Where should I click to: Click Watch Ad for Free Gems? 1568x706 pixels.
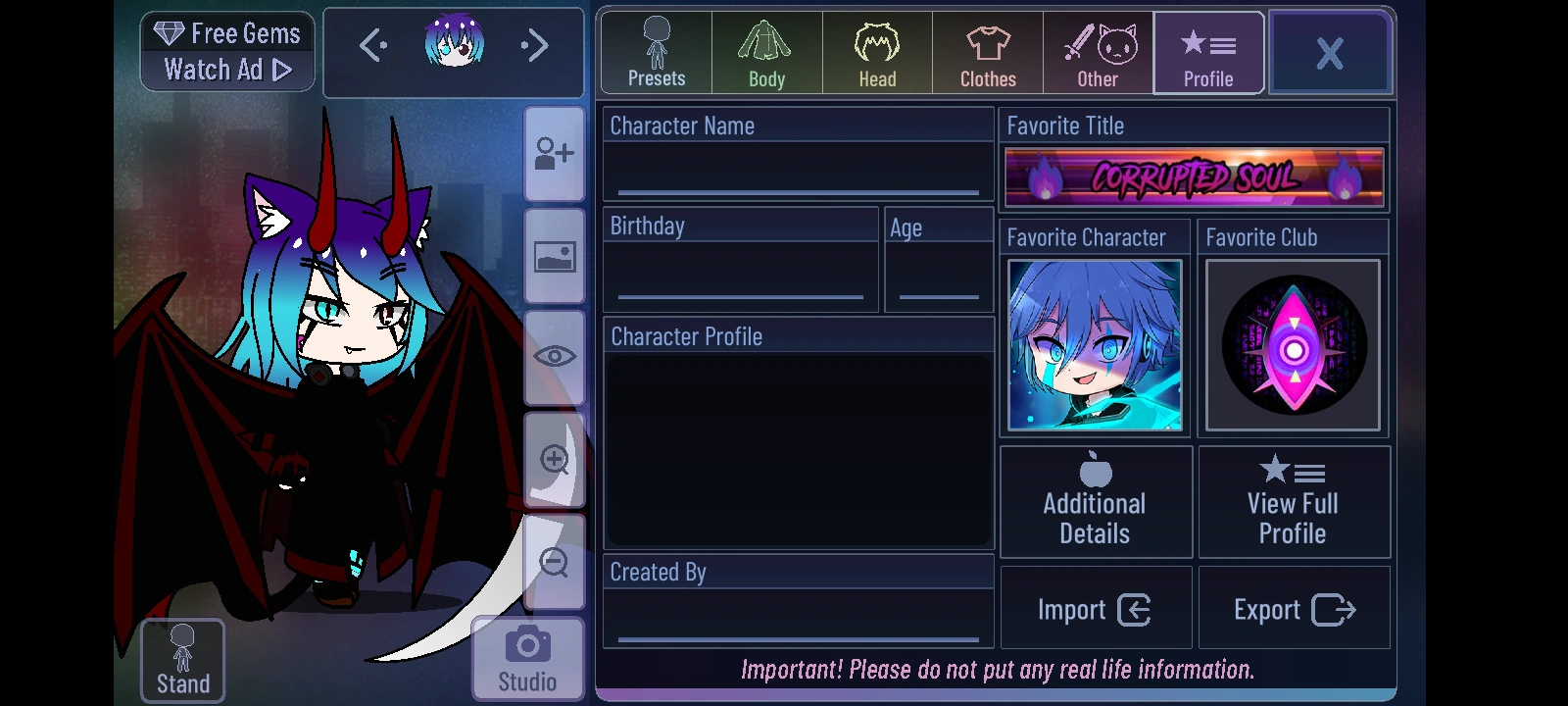coord(226,70)
